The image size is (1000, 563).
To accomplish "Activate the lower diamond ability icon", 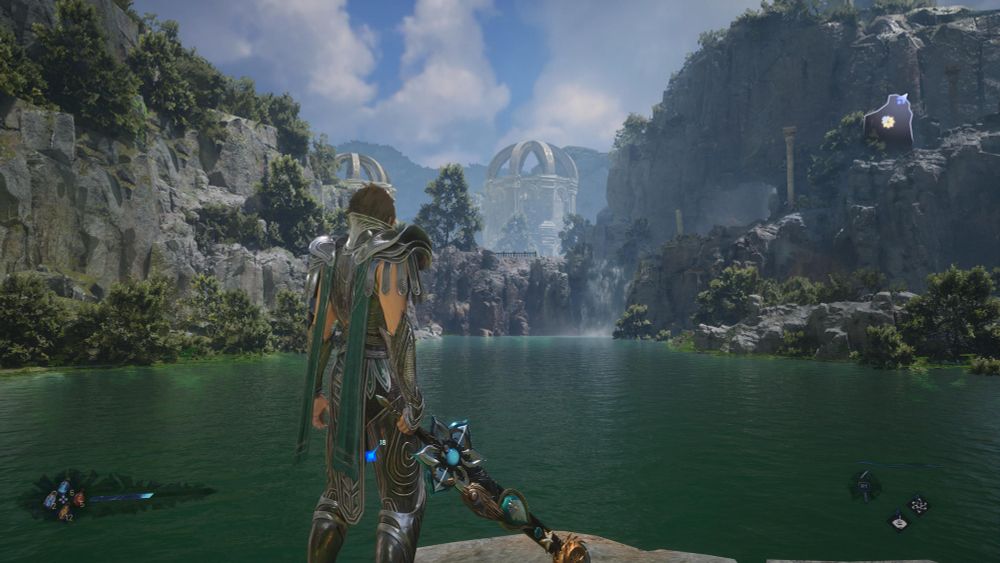I will [899, 522].
